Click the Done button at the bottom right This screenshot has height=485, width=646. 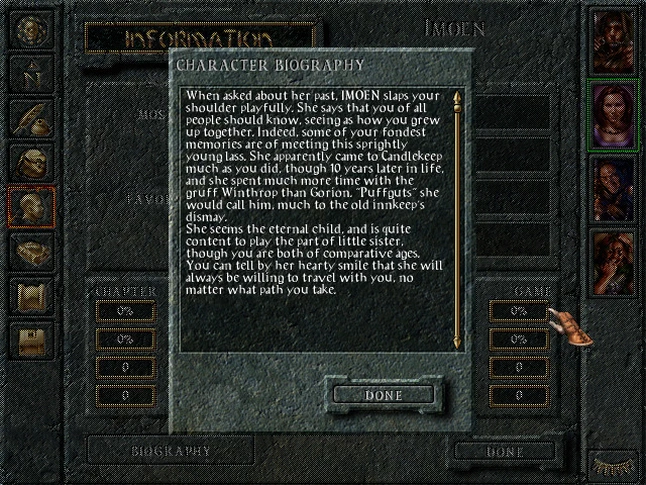click(x=504, y=451)
